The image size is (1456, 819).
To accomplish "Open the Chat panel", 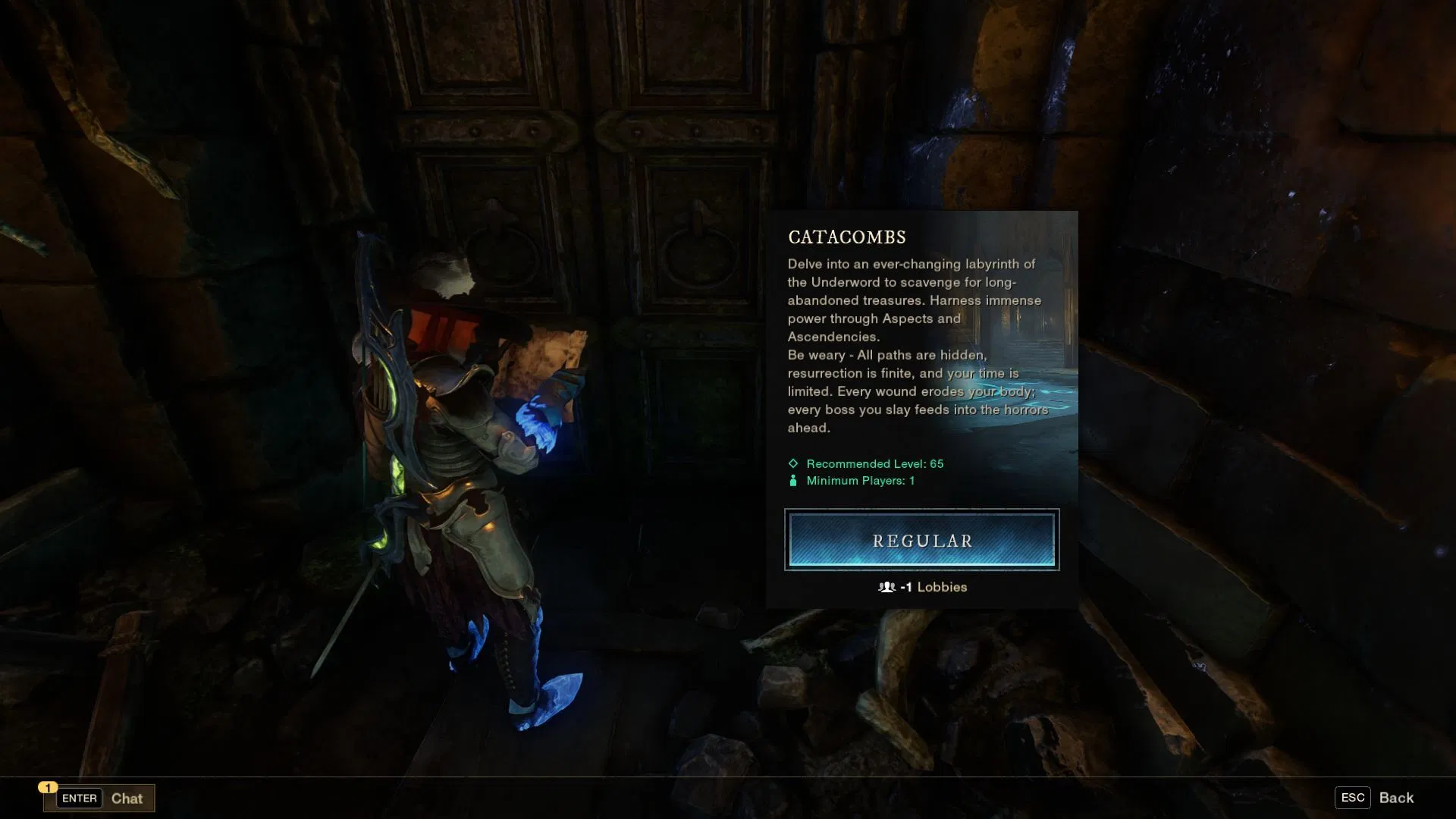I will 127,798.
